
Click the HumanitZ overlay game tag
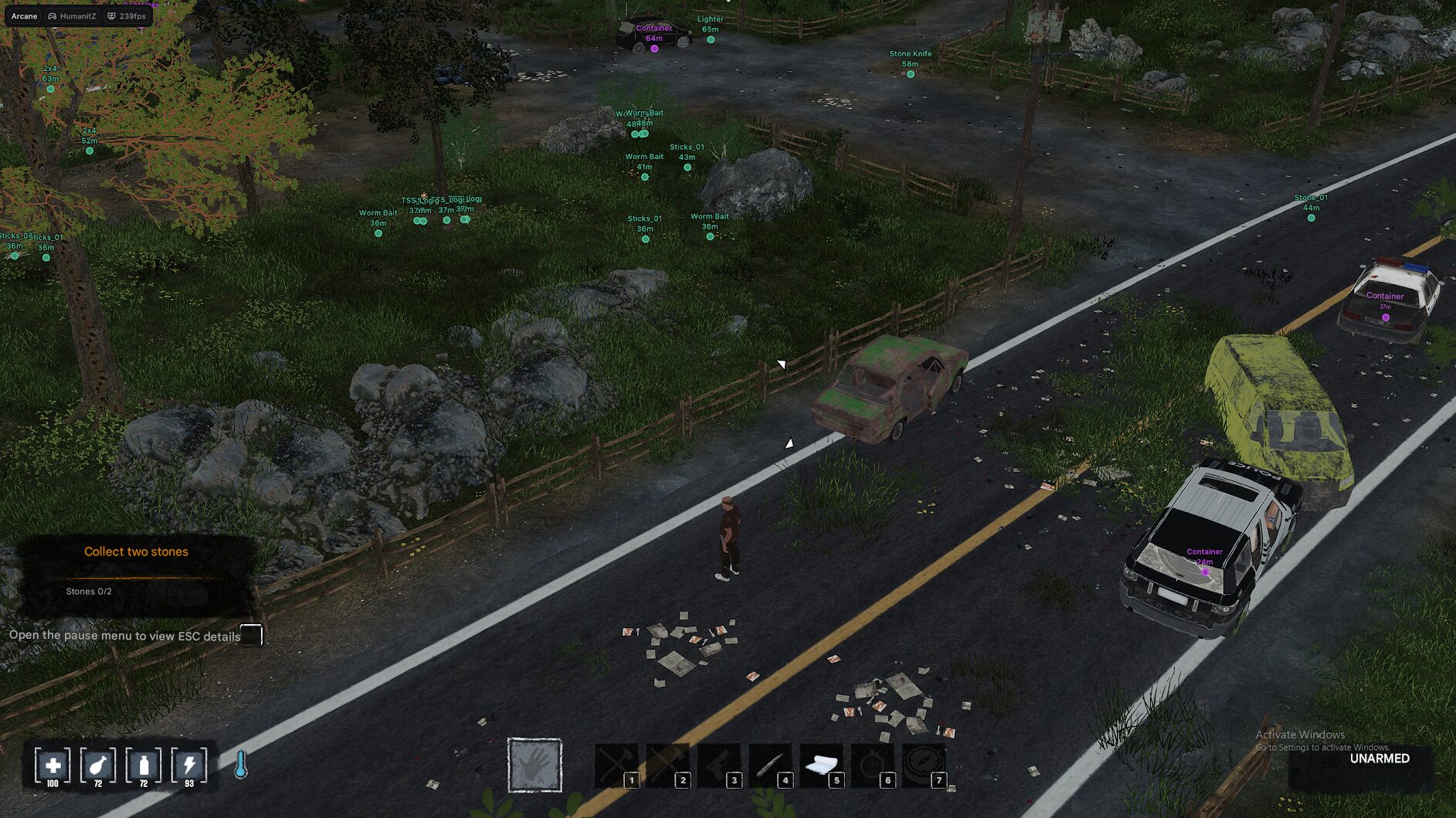[72, 15]
